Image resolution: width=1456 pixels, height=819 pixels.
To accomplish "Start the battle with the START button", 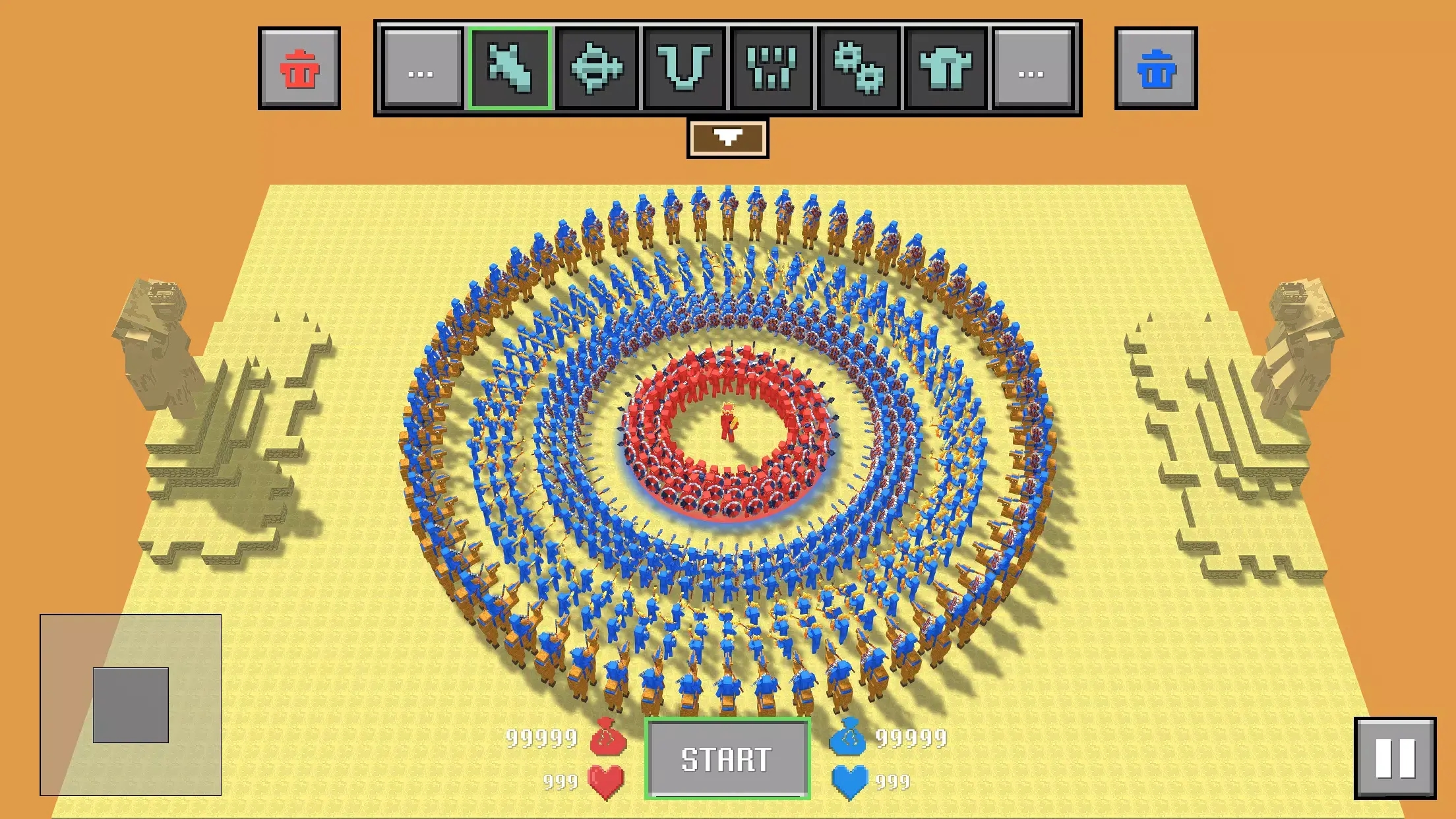I will pyautogui.click(x=727, y=758).
